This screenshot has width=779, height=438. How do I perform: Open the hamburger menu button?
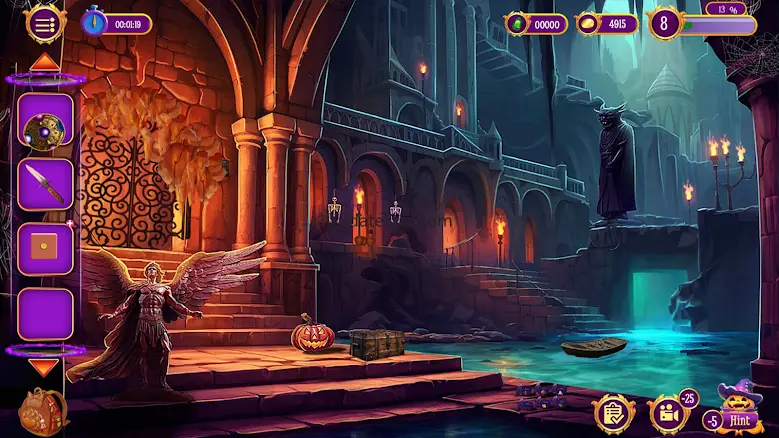(x=45, y=25)
